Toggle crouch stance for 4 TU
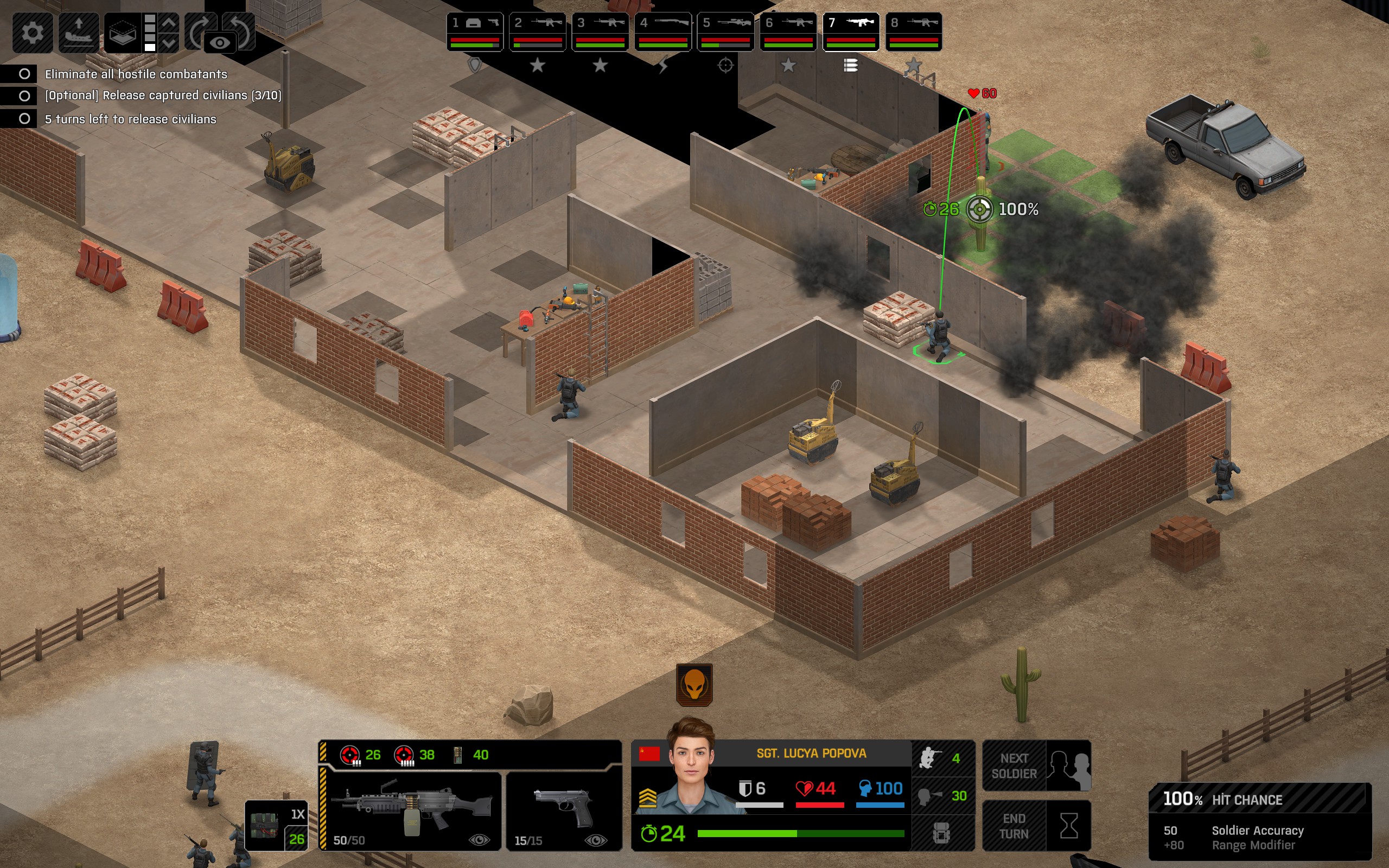Viewport: 1389px width, 868px height. (942, 758)
